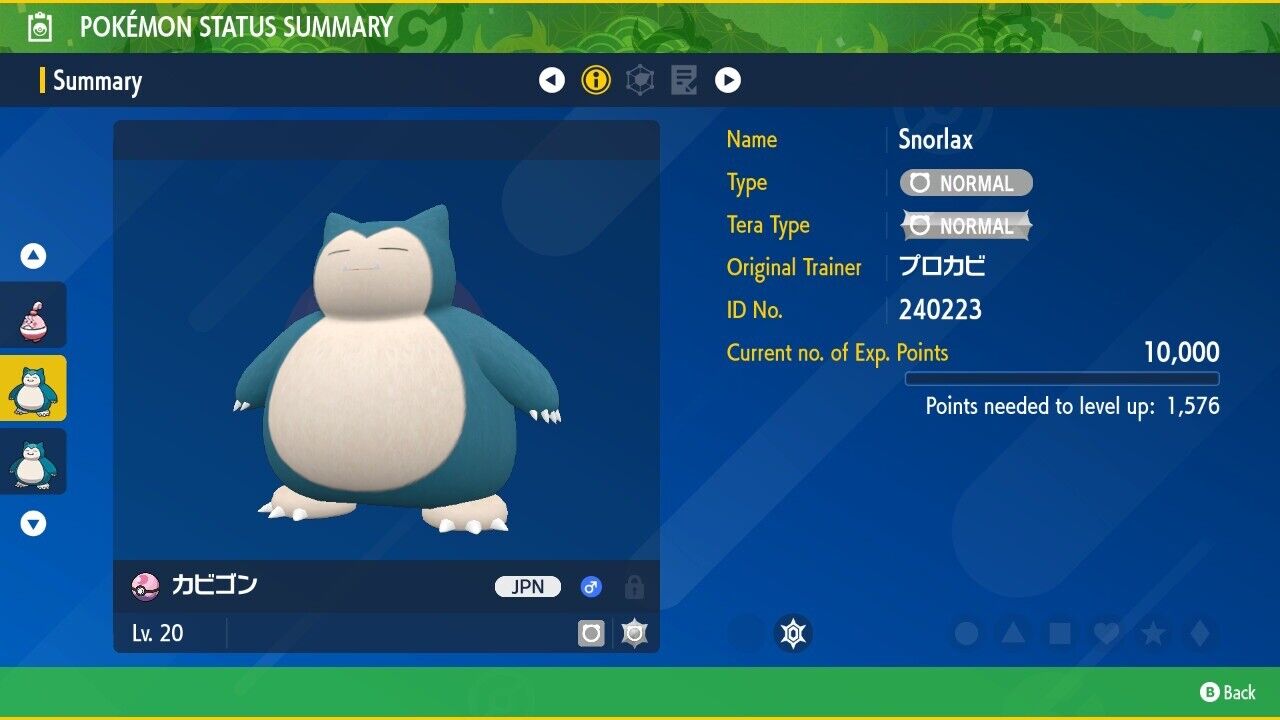The width and height of the screenshot is (1280, 720).
Task: Click the NORMAL type badge
Action: pyautogui.click(x=966, y=183)
